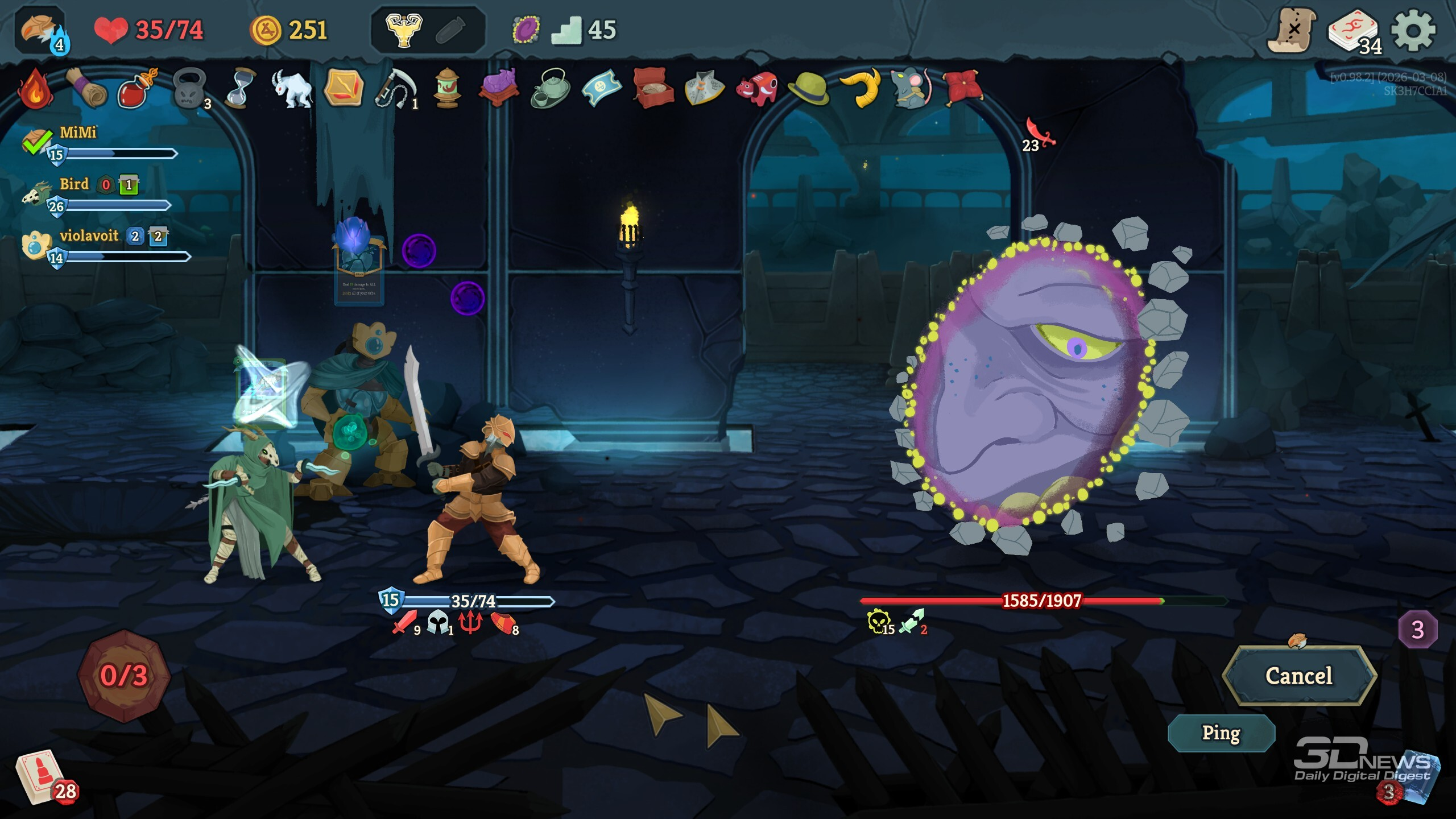Inspect the green bowler hat relic
The image size is (1456, 819).
point(808,89)
